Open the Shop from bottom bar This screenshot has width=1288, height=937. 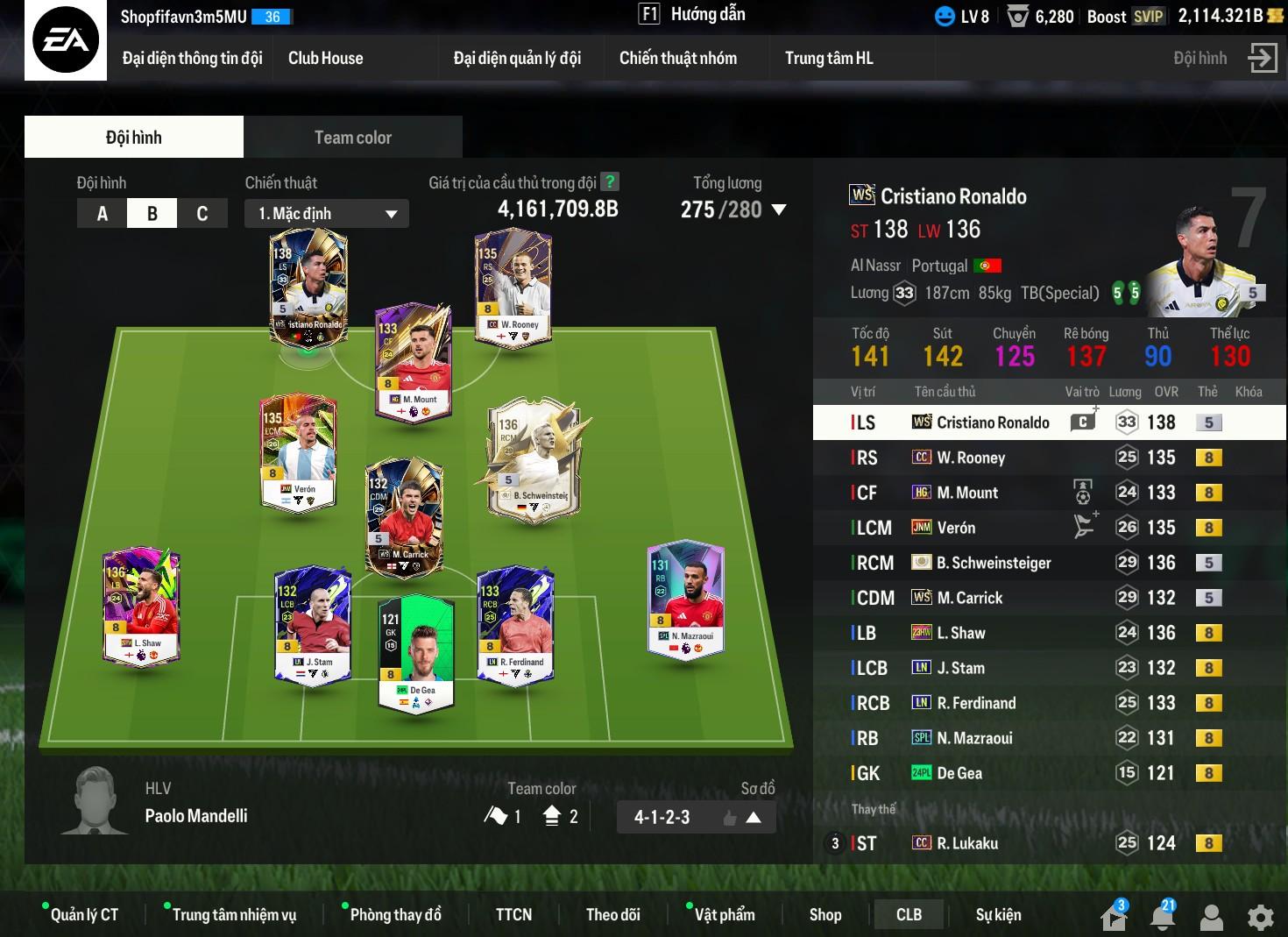(x=824, y=915)
